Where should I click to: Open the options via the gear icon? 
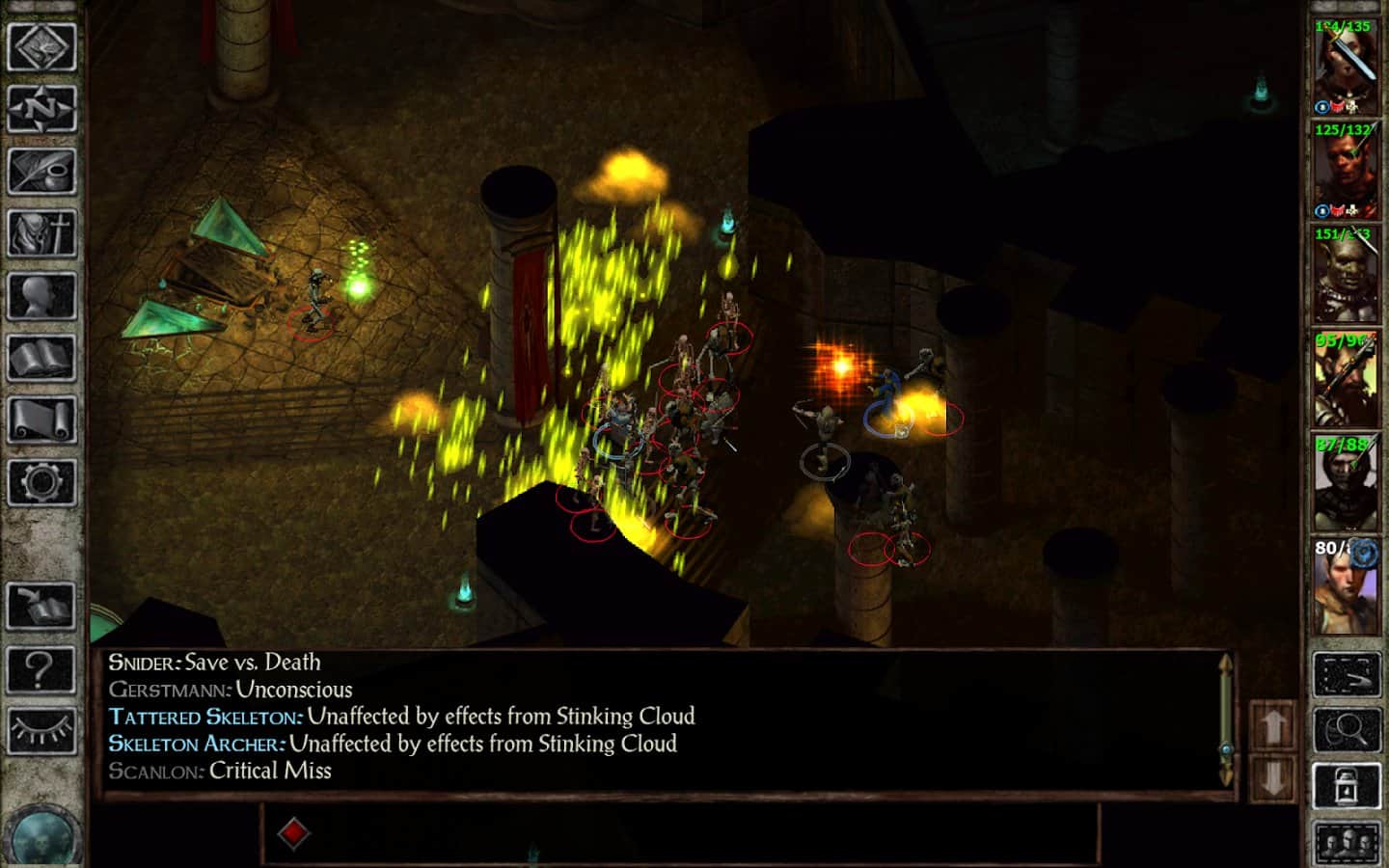(41, 482)
